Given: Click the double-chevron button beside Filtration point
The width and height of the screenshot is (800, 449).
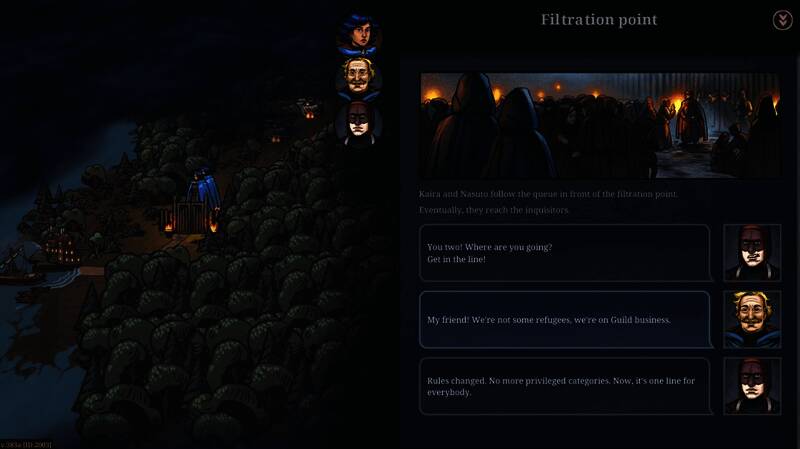Looking at the screenshot, I should [782, 20].
